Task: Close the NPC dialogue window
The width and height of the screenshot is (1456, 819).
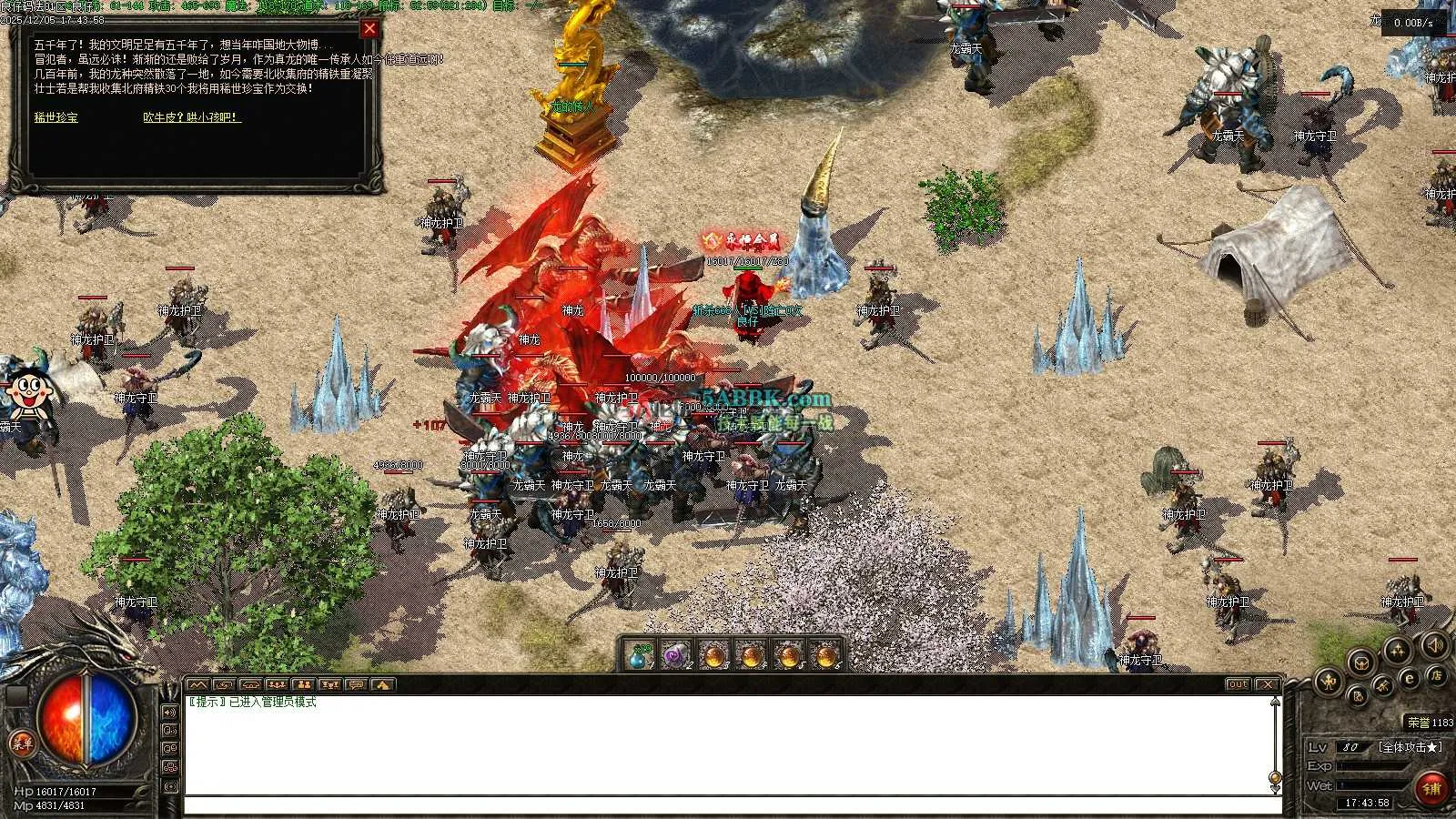Action: [x=369, y=29]
